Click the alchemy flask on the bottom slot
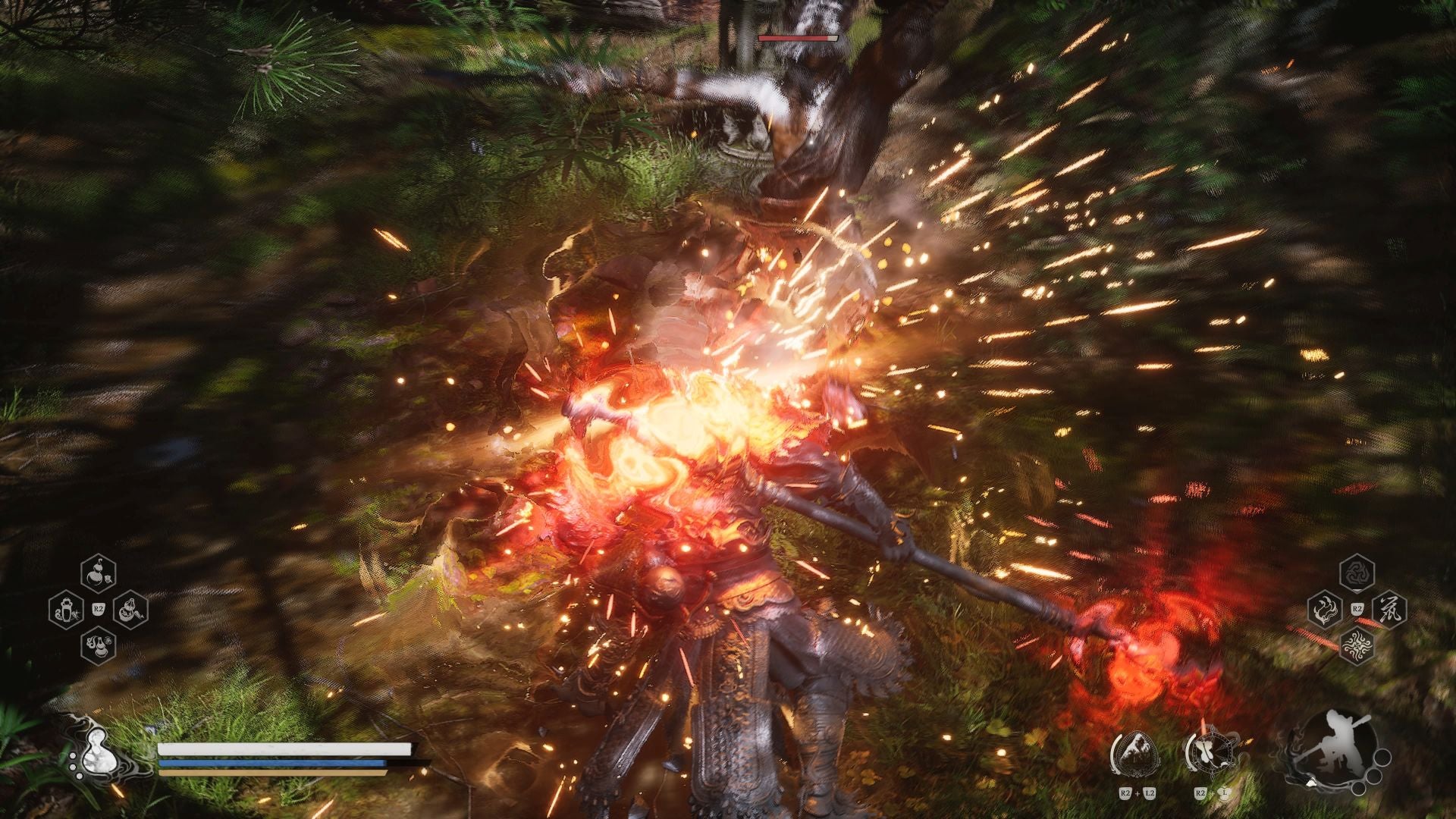This screenshot has width=1456, height=819. (x=98, y=646)
